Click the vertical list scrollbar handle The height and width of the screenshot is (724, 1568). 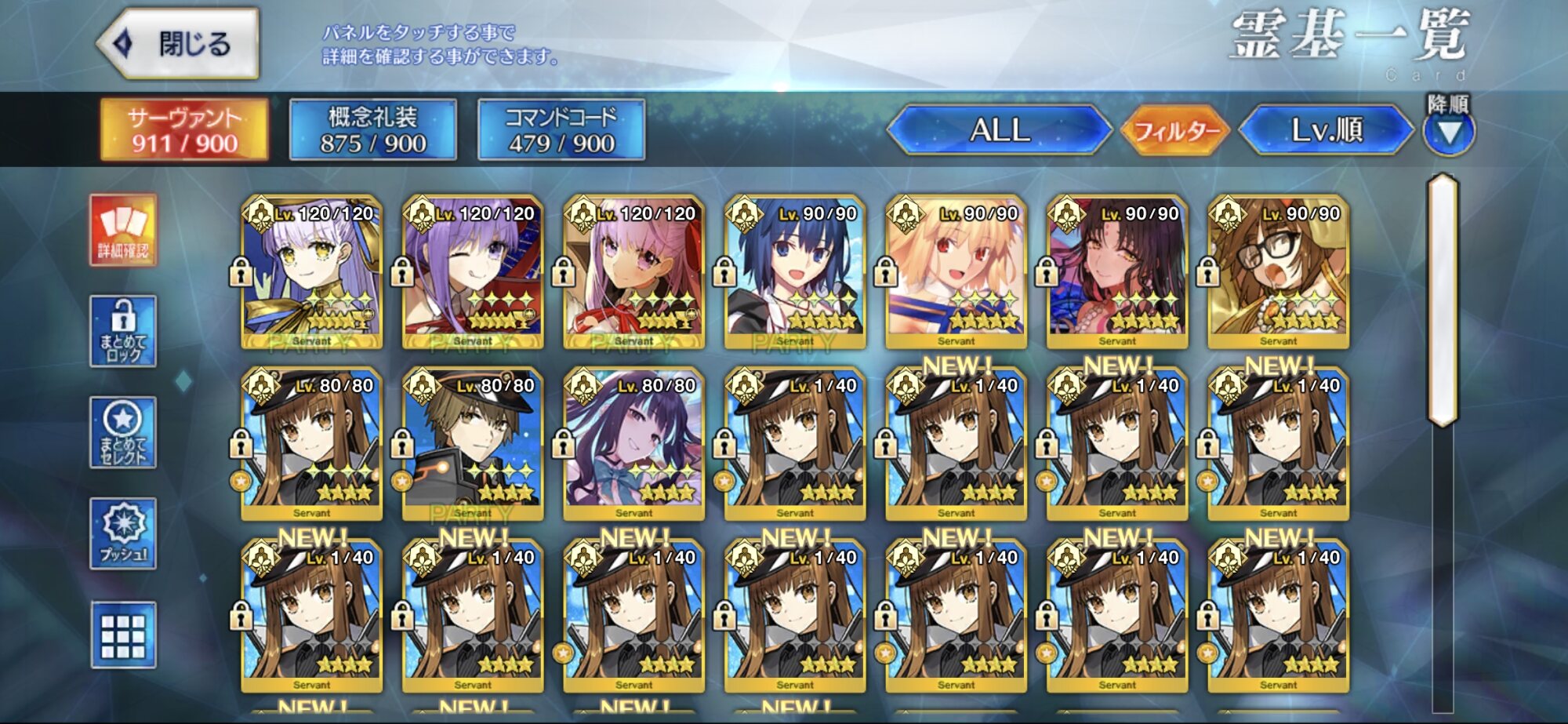(1443, 300)
